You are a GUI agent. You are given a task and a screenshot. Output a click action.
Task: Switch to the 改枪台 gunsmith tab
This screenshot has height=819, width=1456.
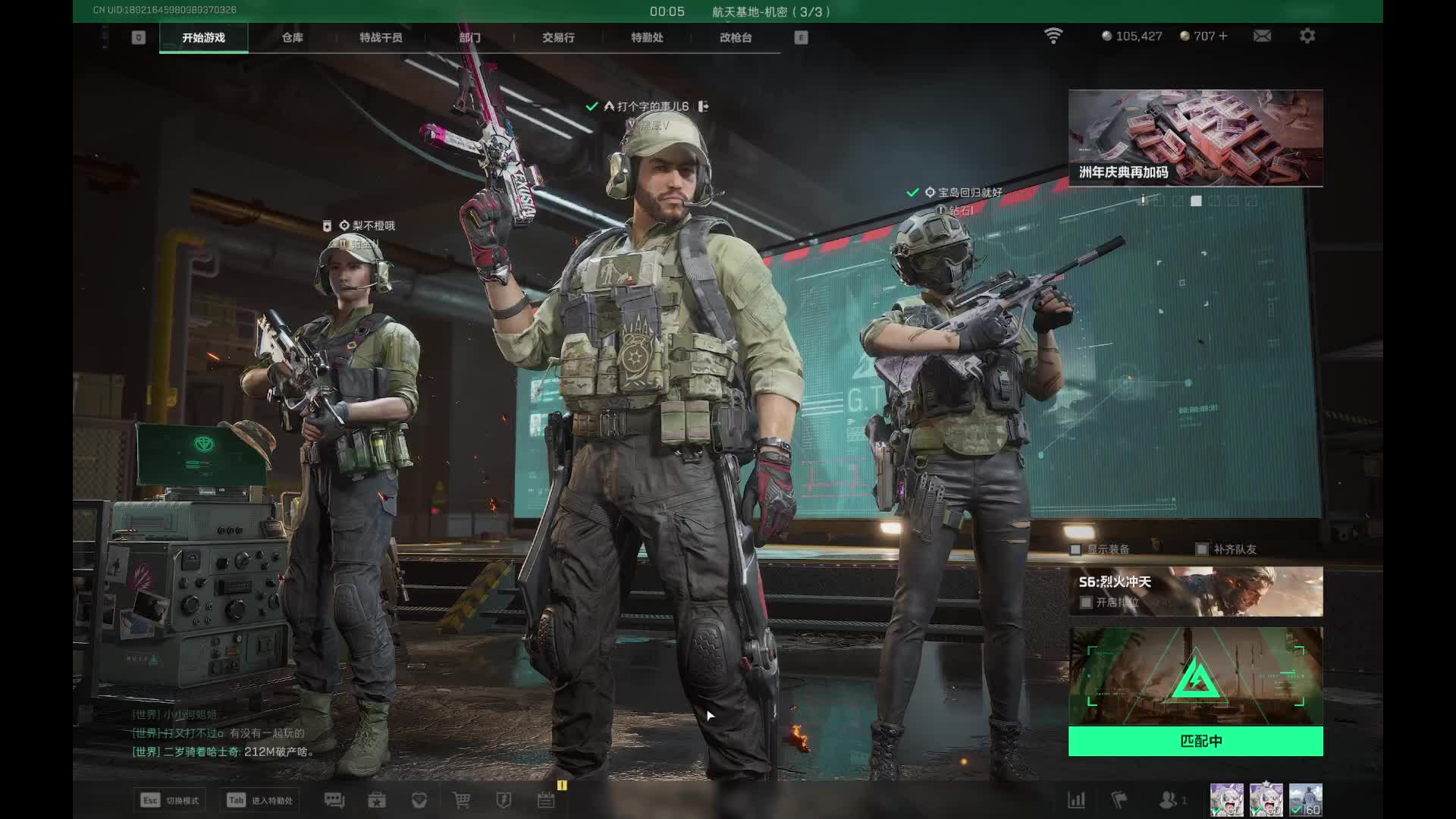point(736,37)
